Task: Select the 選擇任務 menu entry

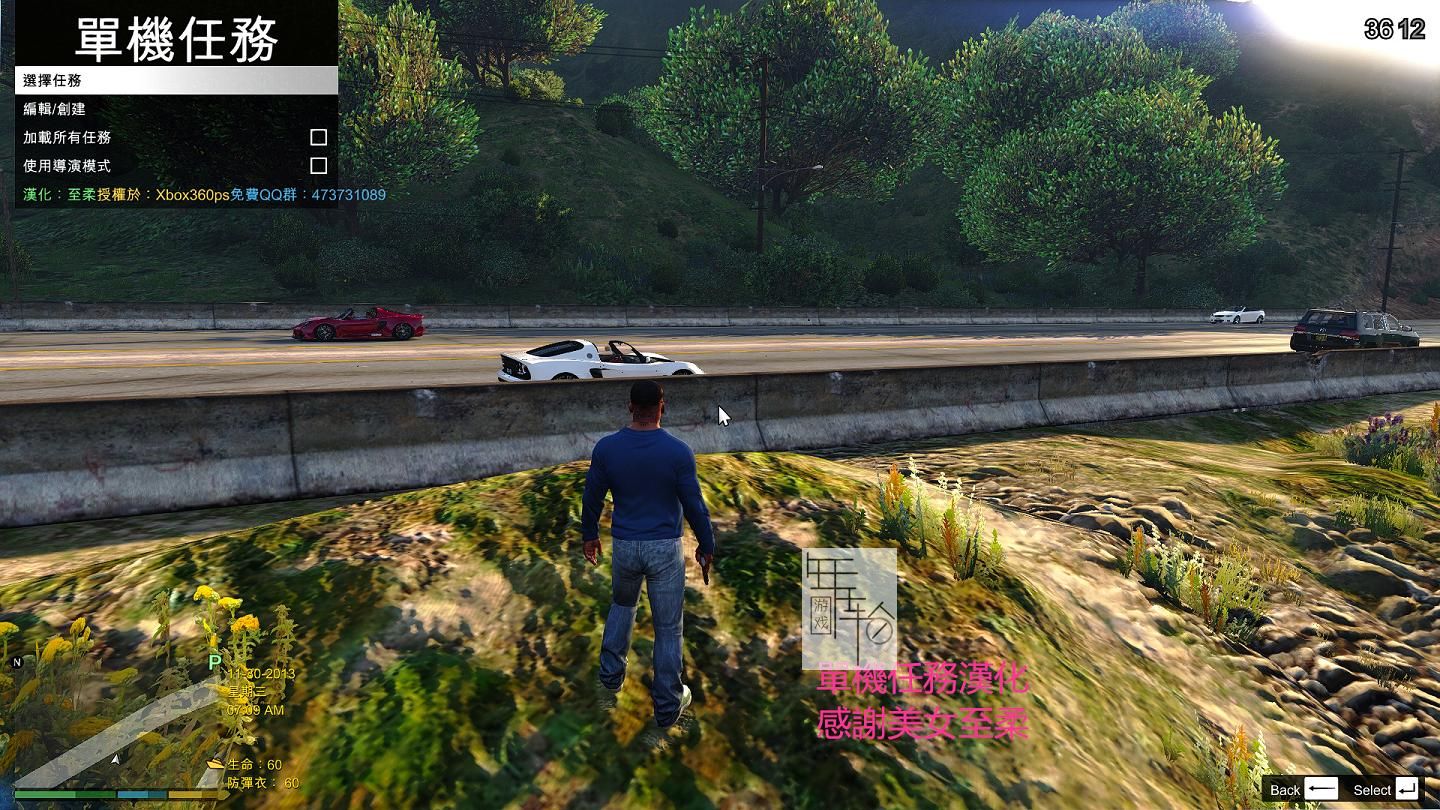Action: pos(176,81)
